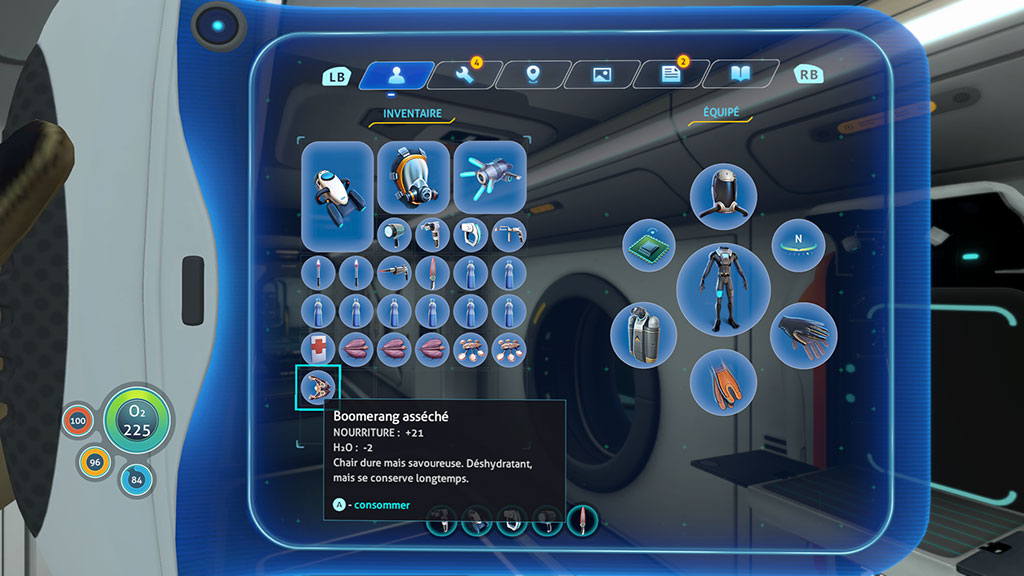Image resolution: width=1024 pixels, height=576 pixels.
Task: Click the equipped helmet slot
Action: tap(723, 196)
